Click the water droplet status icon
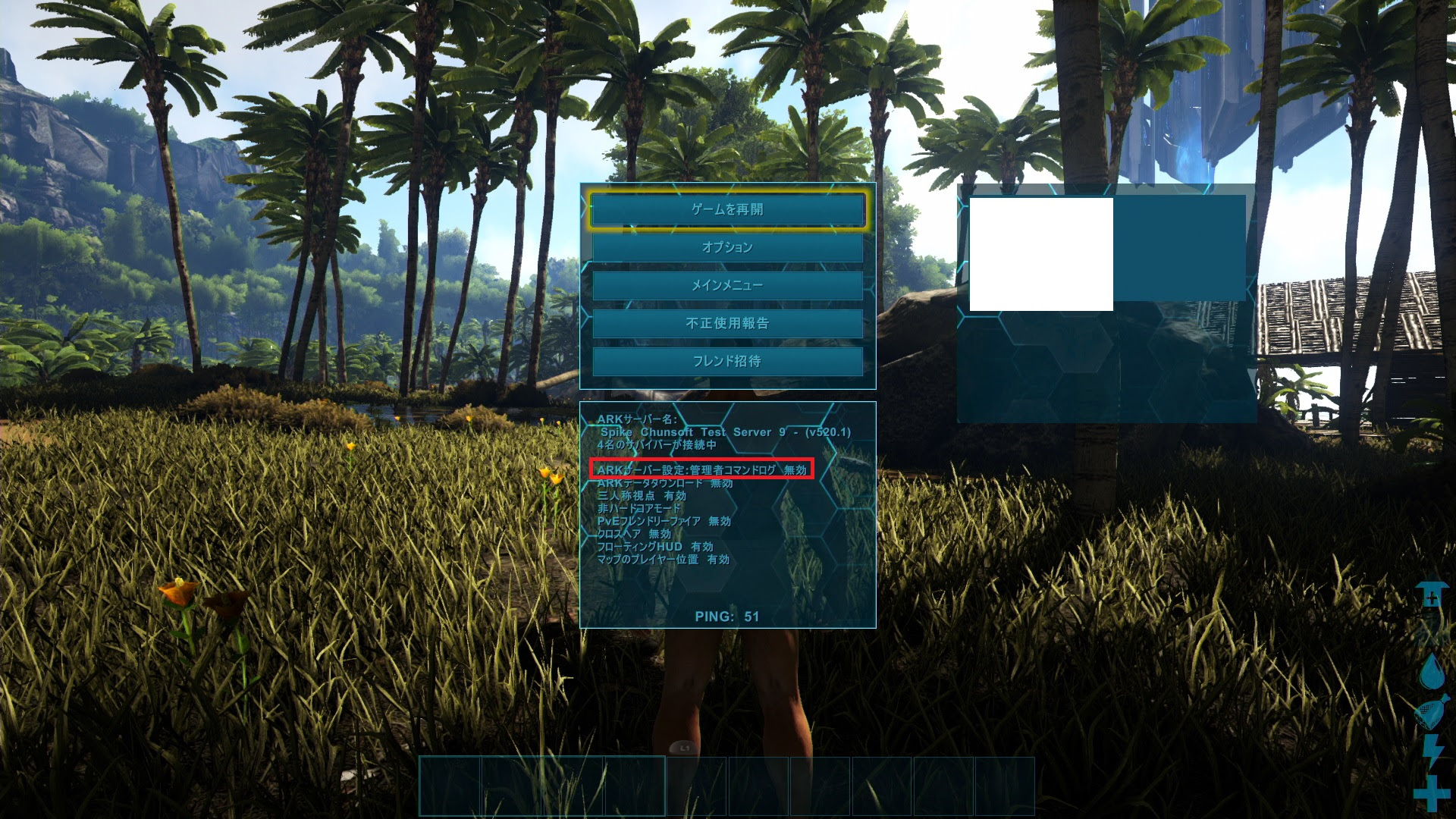Image resolution: width=1456 pixels, height=819 pixels. 1433,670
